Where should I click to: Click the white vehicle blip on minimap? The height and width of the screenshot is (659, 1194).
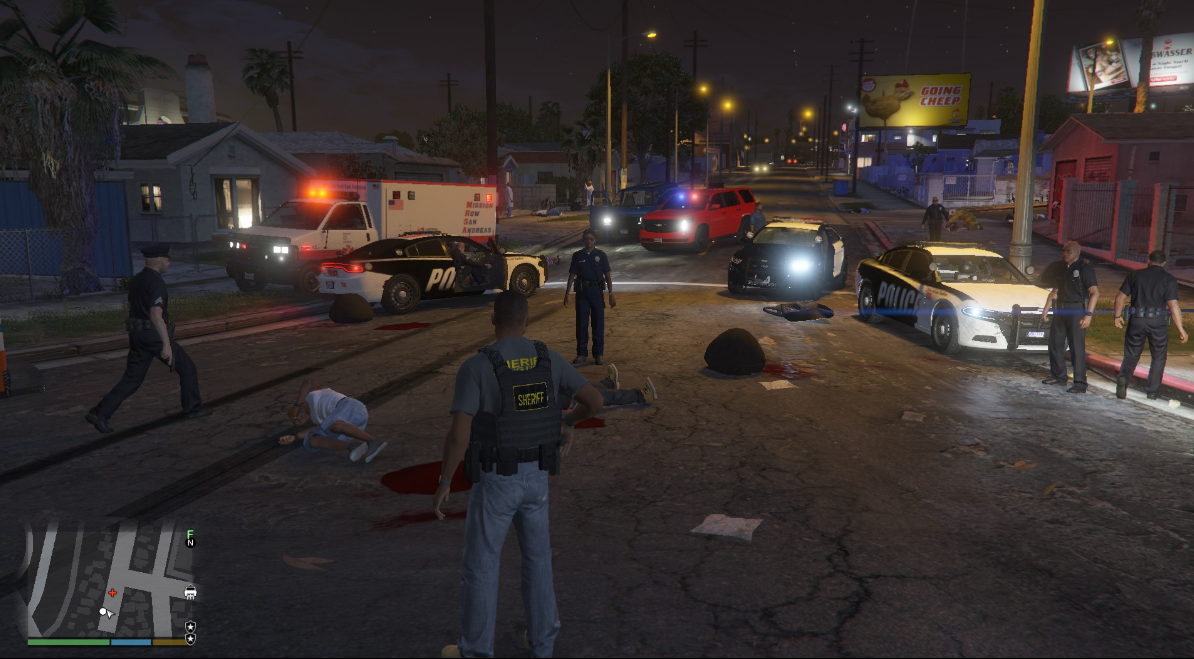[x=190, y=593]
